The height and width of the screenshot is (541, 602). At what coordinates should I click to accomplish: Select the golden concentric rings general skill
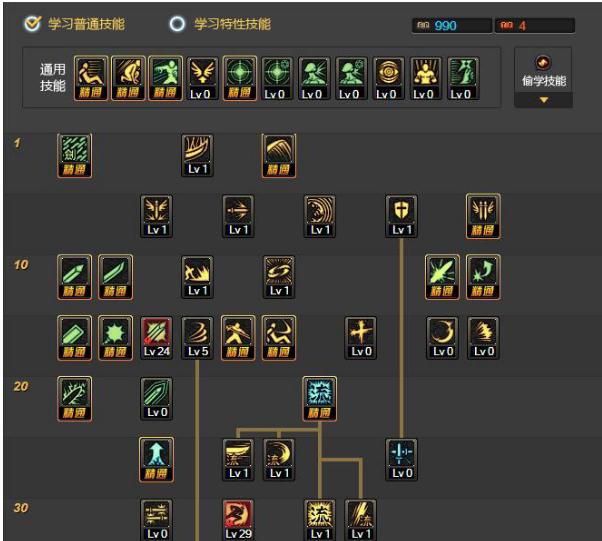pyautogui.click(x=388, y=73)
